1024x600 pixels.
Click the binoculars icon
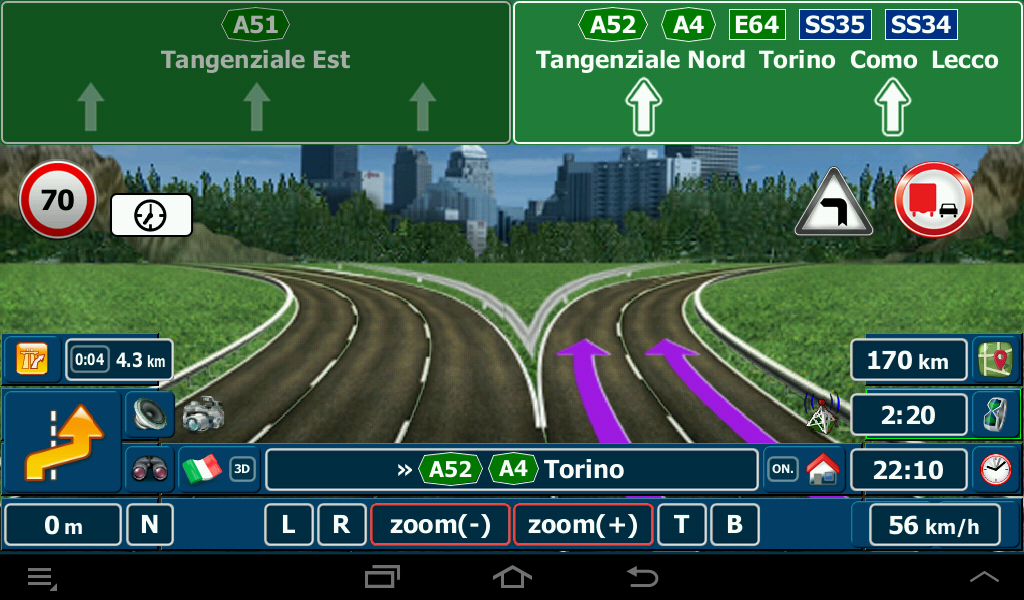click(148, 469)
